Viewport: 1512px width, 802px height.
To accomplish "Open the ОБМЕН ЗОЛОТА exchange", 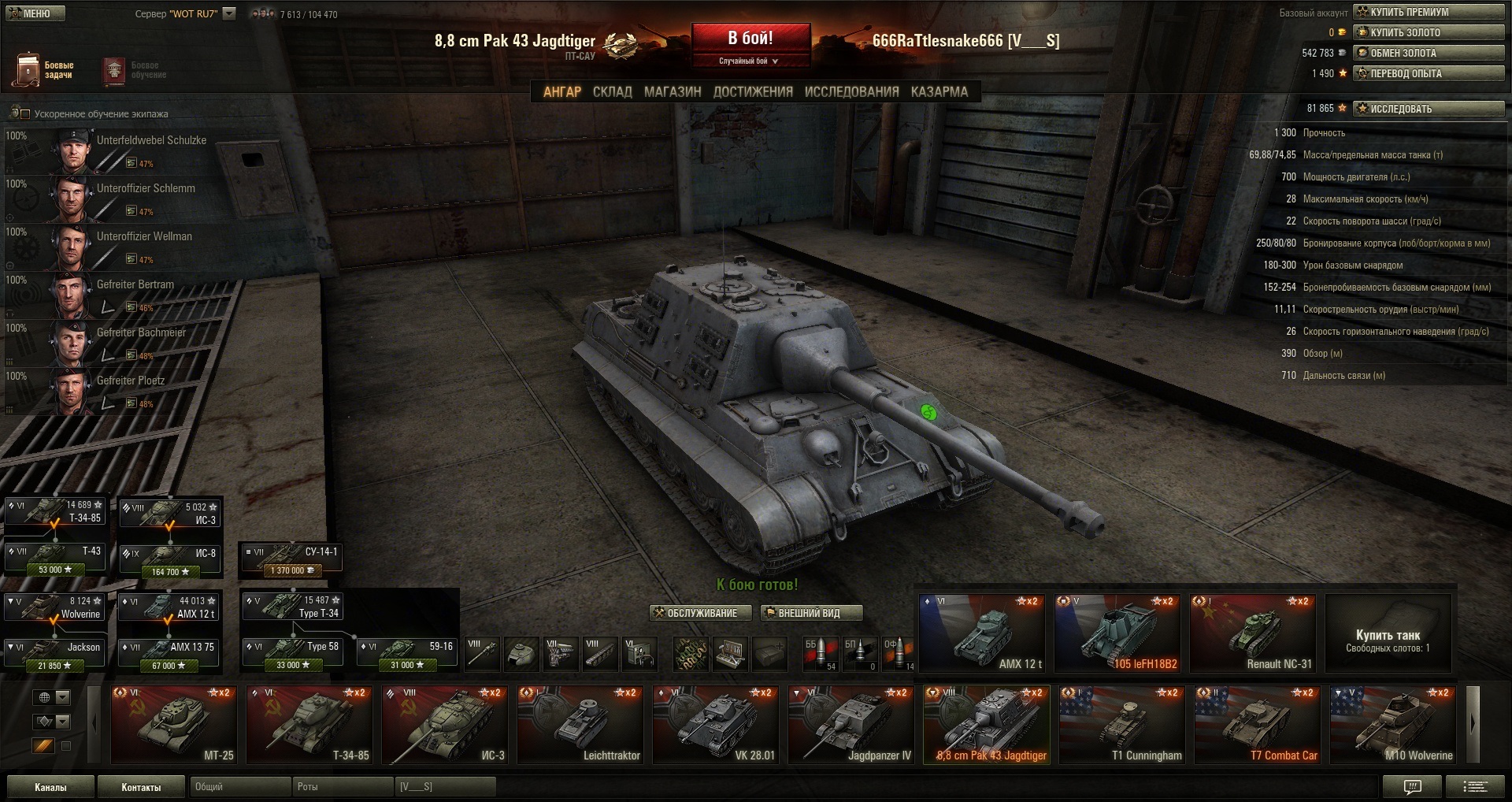I will coord(1429,53).
